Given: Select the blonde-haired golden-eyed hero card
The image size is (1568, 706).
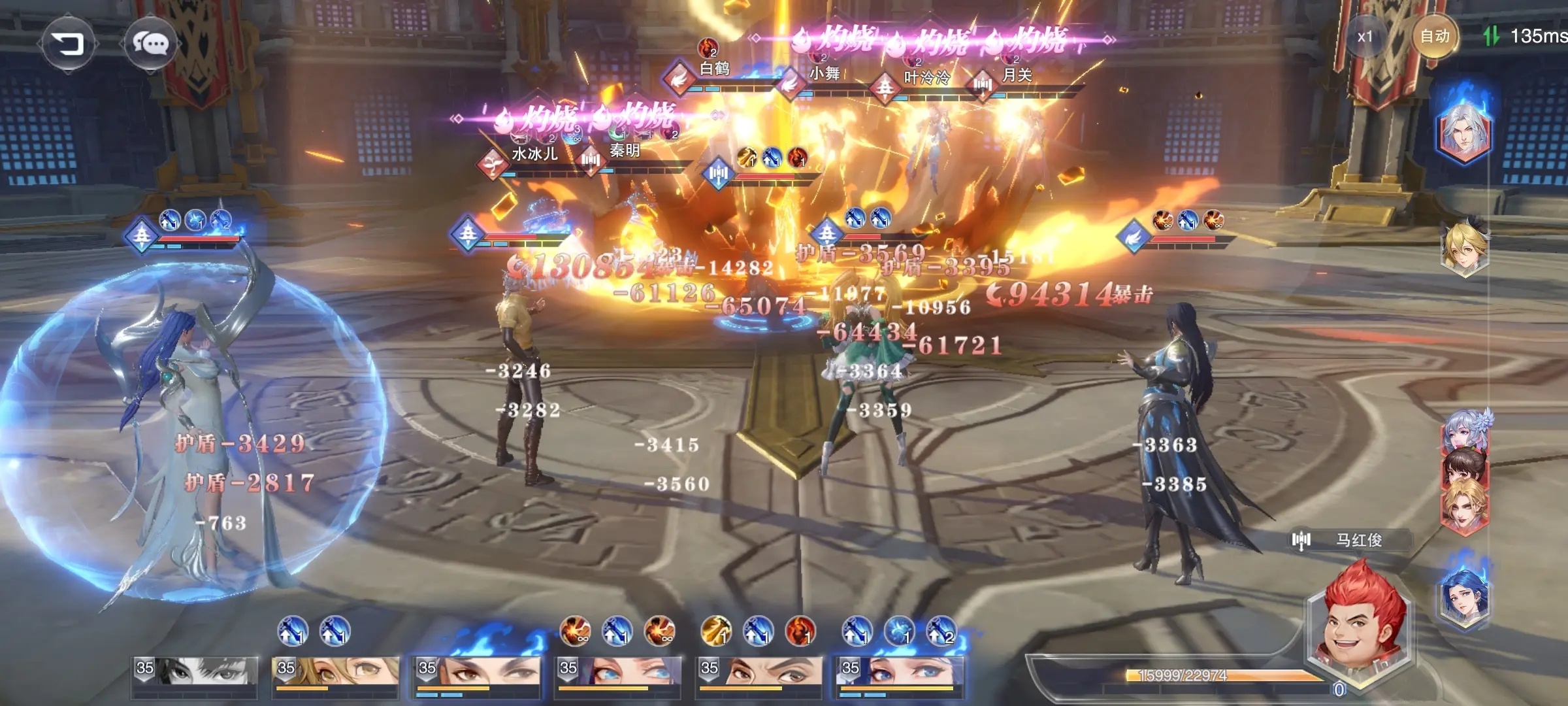Looking at the screenshot, I should pyautogui.click(x=335, y=673).
